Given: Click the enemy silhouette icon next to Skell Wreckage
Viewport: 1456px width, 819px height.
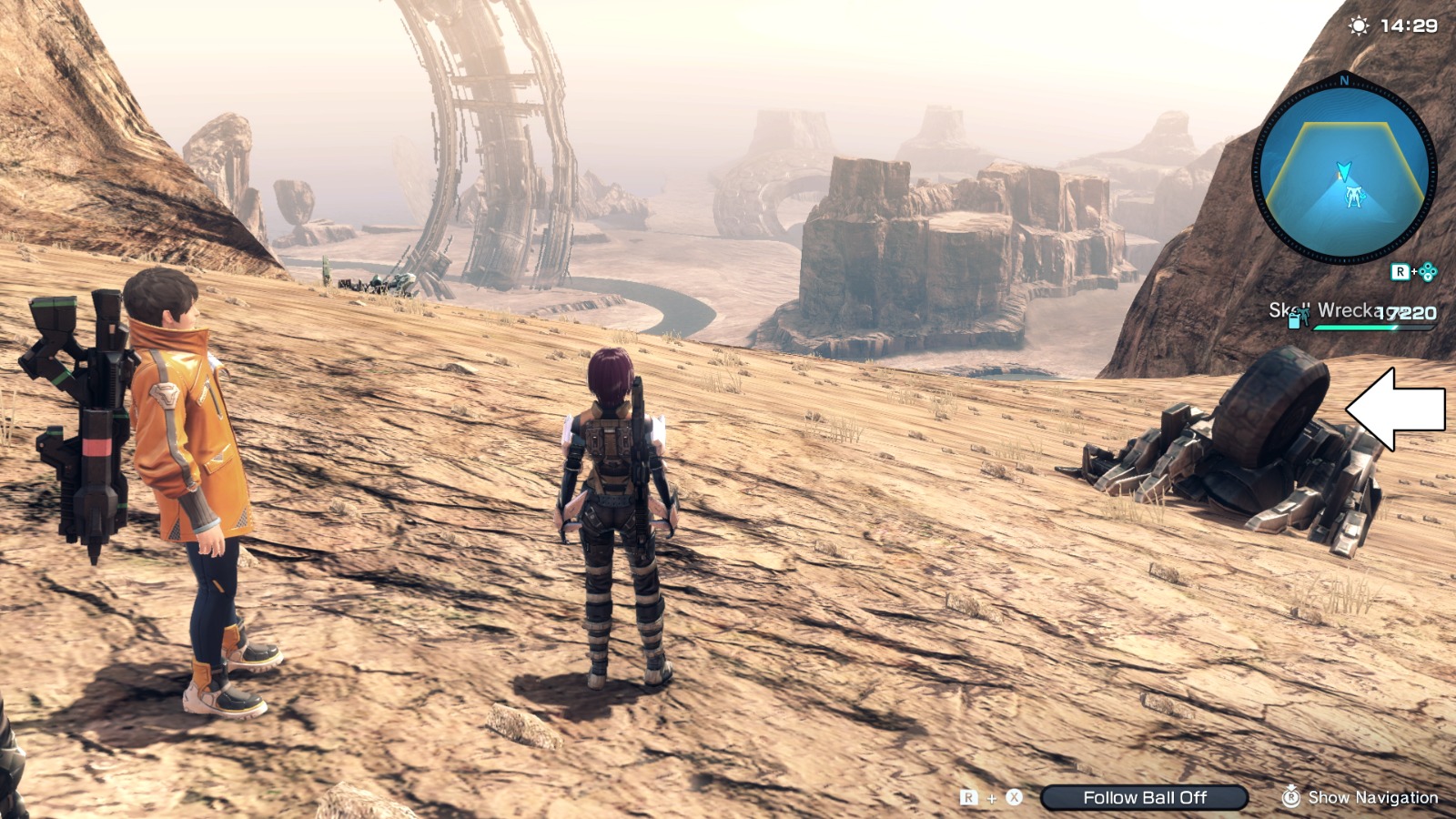Looking at the screenshot, I should tap(1305, 316).
